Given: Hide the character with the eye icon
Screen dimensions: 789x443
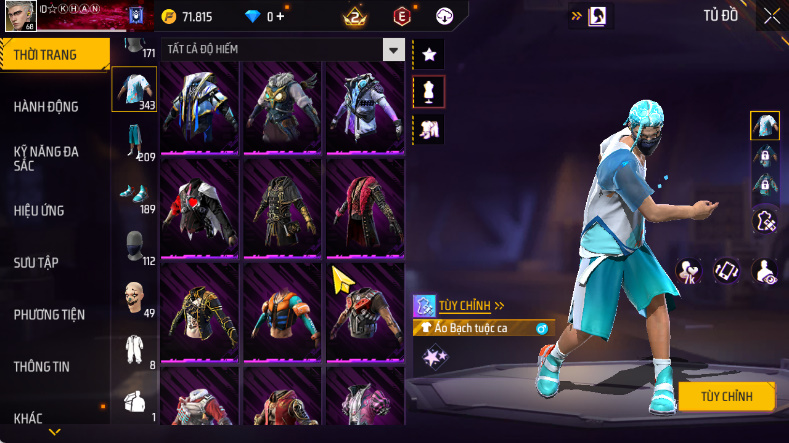Looking at the screenshot, I should tap(765, 271).
